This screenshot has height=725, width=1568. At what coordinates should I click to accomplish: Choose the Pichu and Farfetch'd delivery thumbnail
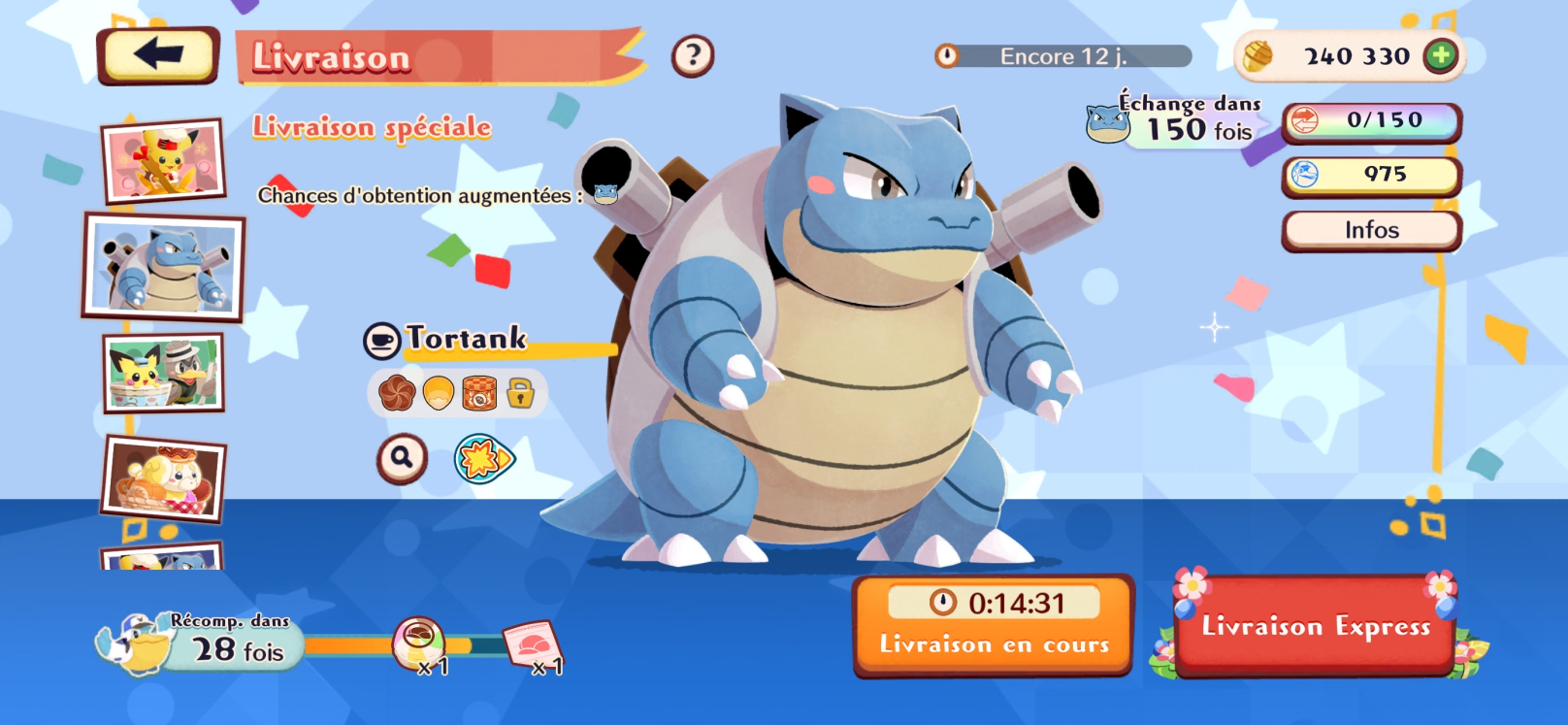pyautogui.click(x=164, y=373)
